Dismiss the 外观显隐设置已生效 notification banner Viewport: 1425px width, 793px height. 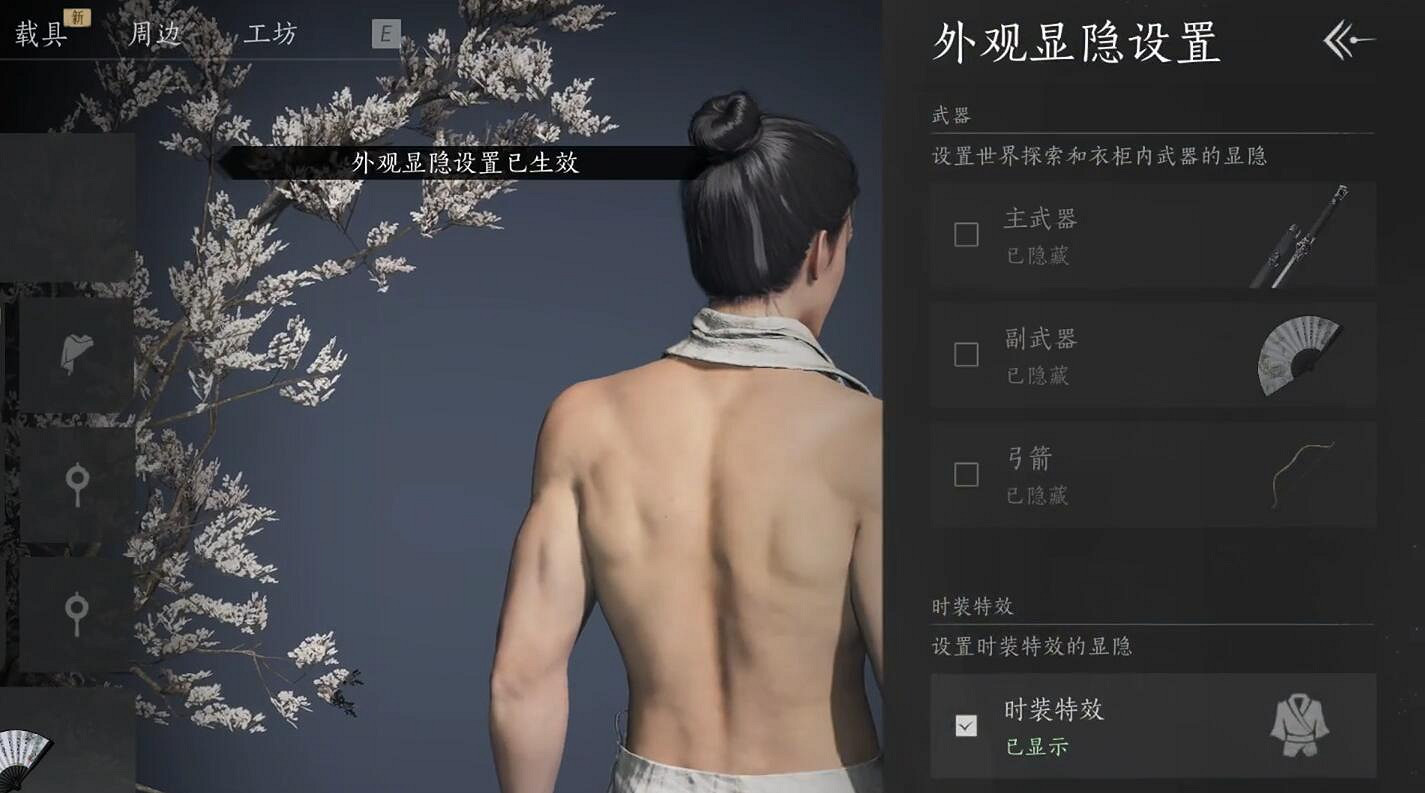click(x=467, y=162)
